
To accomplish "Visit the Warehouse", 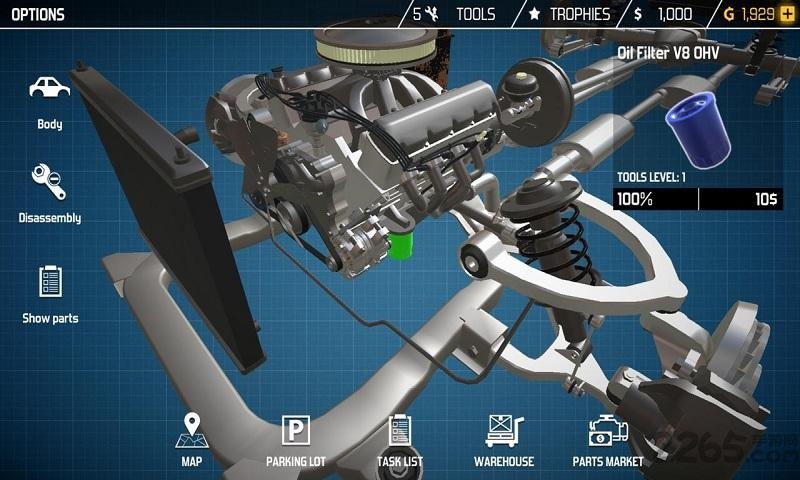I will (x=504, y=438).
